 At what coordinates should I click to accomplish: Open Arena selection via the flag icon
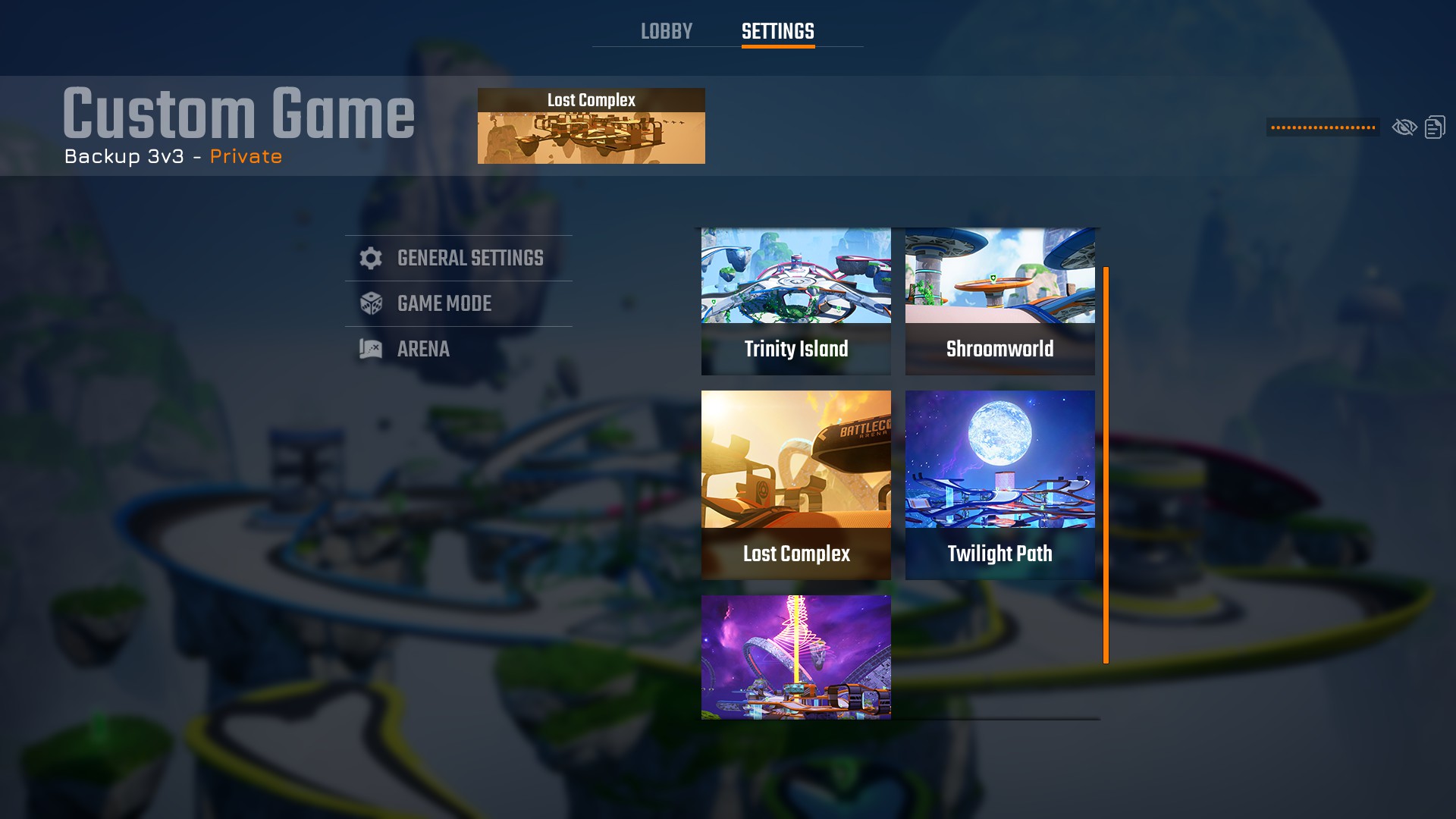click(x=370, y=349)
